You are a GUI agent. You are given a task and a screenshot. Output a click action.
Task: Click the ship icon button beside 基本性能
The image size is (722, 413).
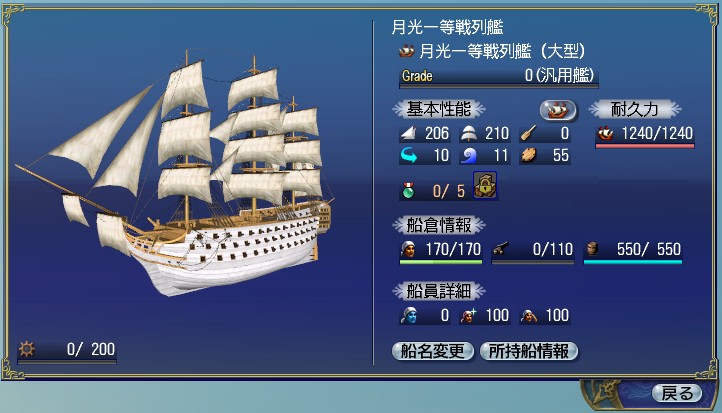[x=558, y=110]
